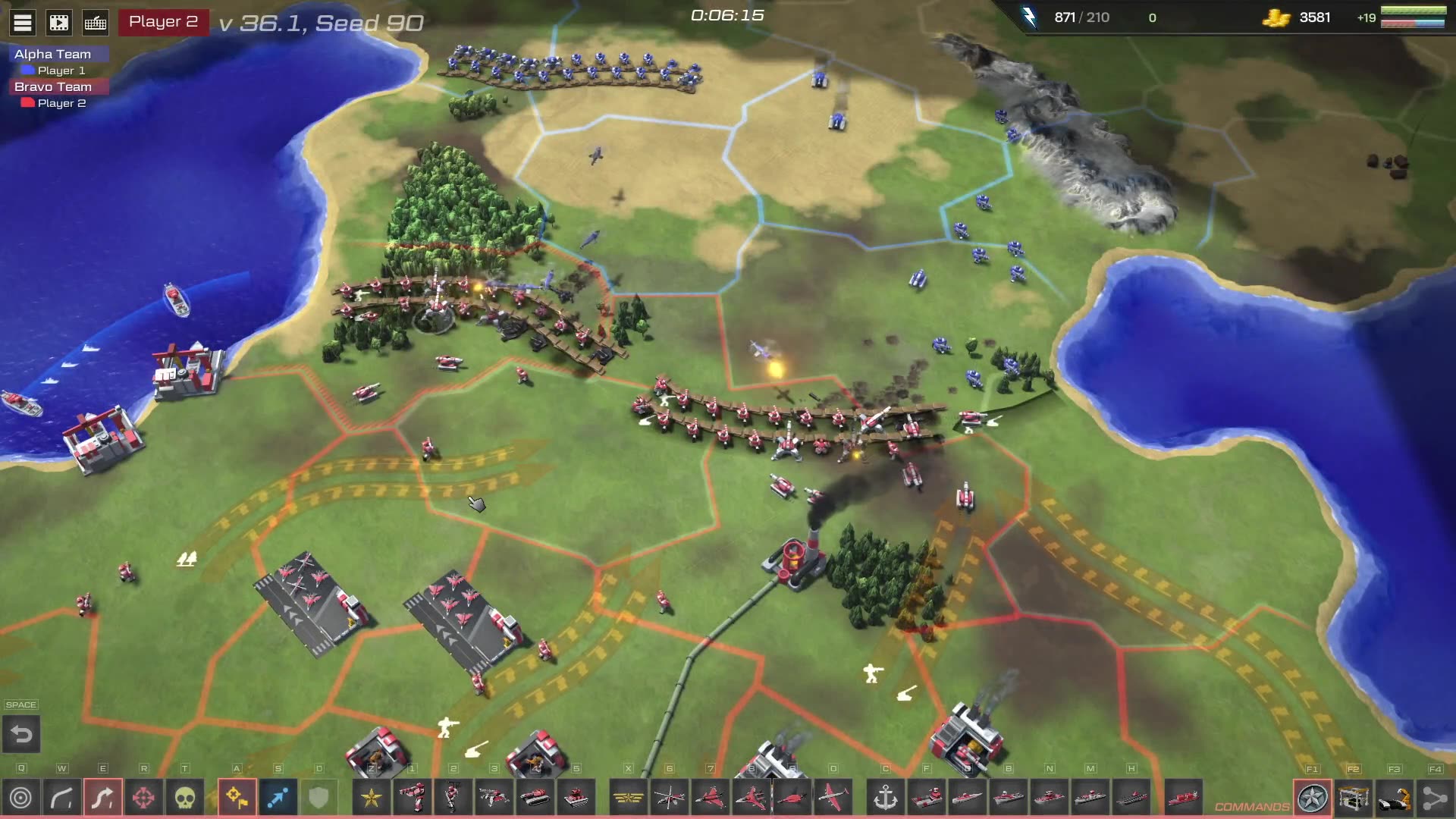Open the keyboard hotkeys panel
Screen dimensions: 1456x819
[96, 23]
